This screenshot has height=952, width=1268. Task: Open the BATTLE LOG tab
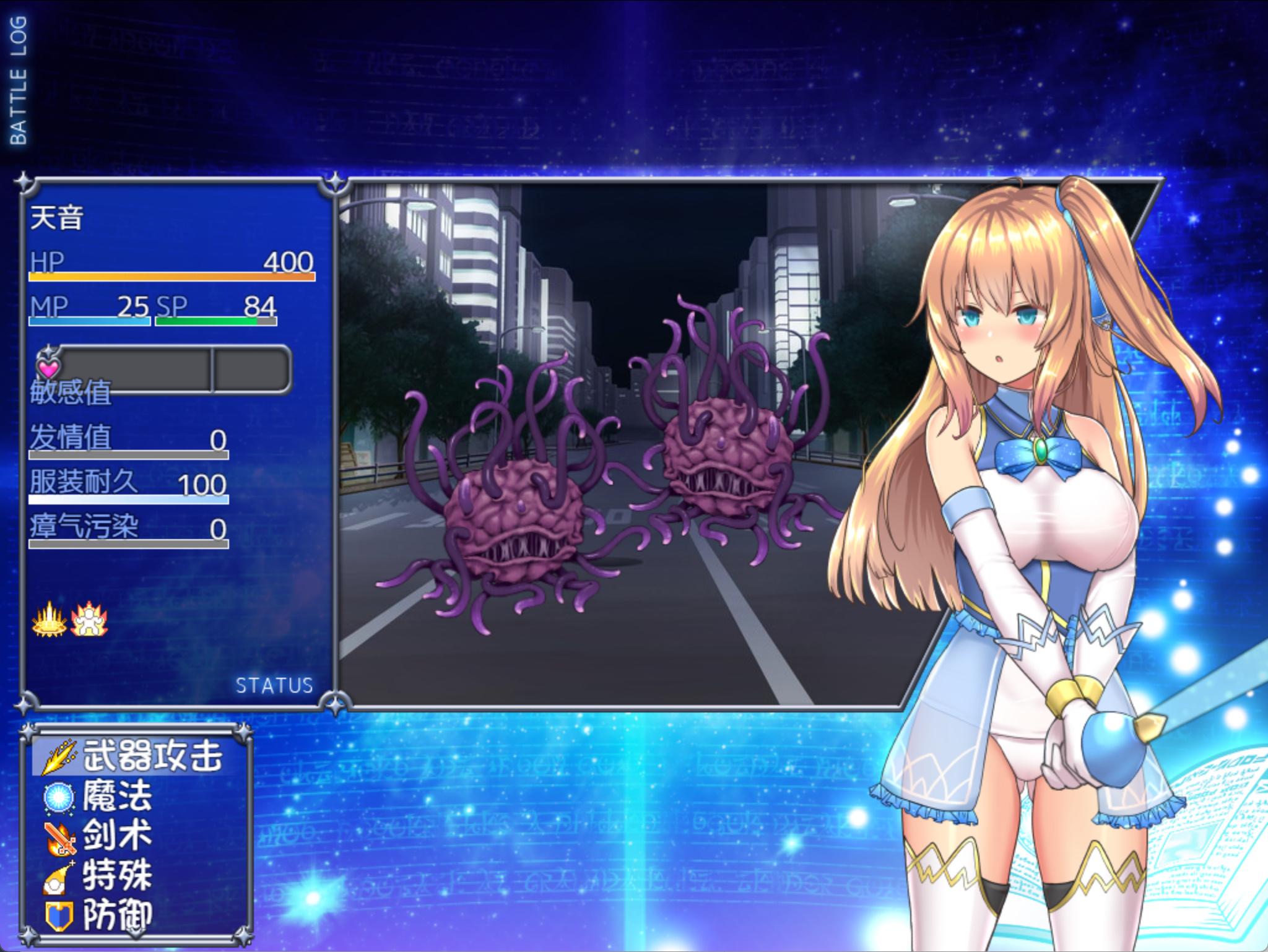click(19, 80)
